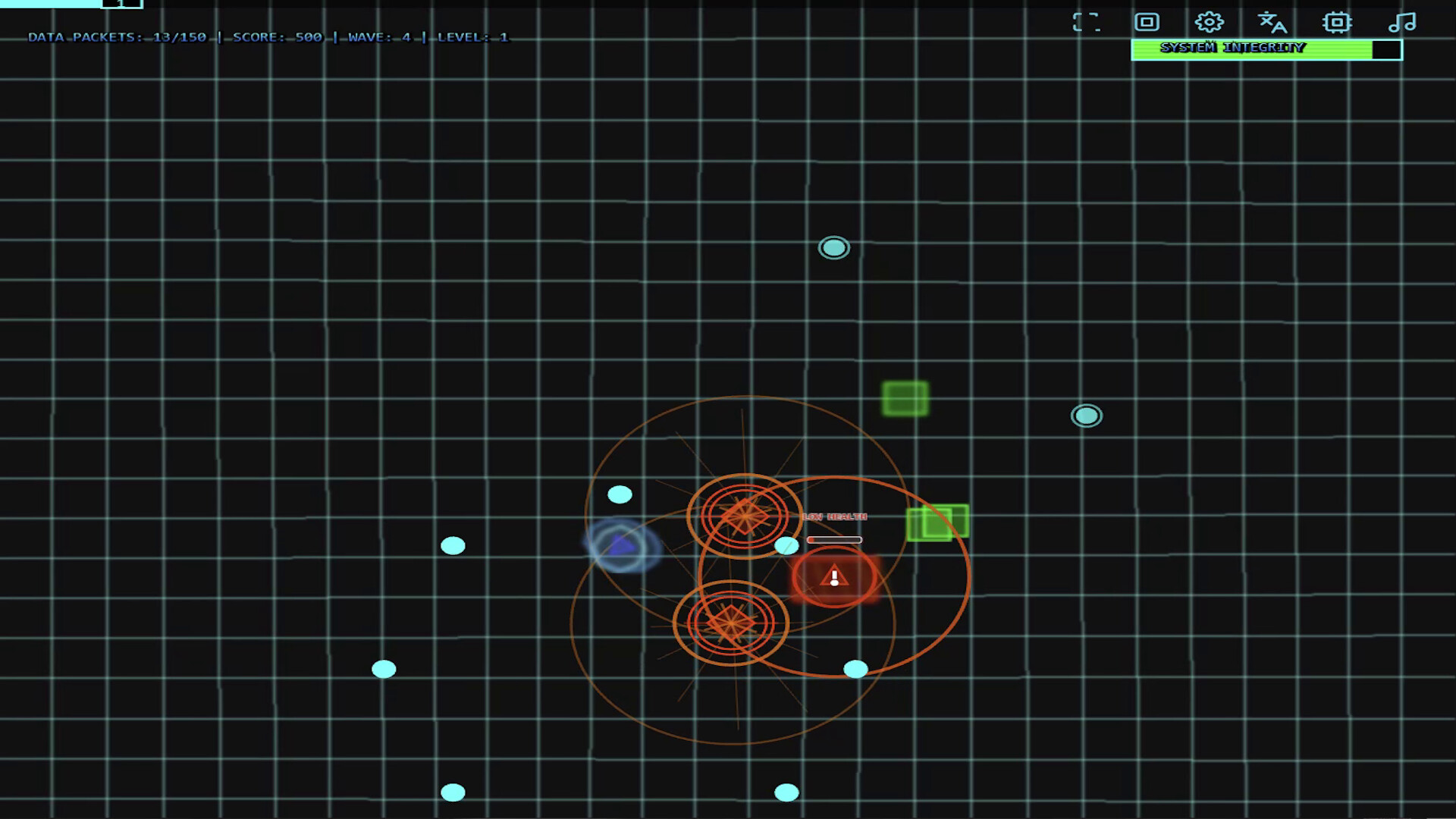
Task: Click the music note audio icon
Action: pyautogui.click(x=1402, y=23)
